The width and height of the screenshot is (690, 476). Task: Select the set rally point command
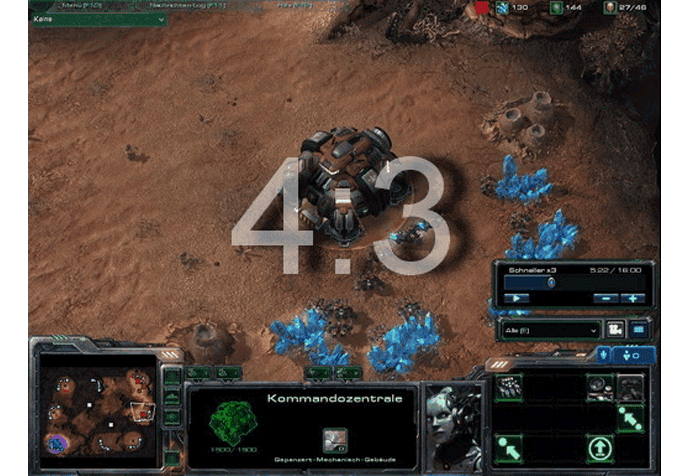[630, 416]
